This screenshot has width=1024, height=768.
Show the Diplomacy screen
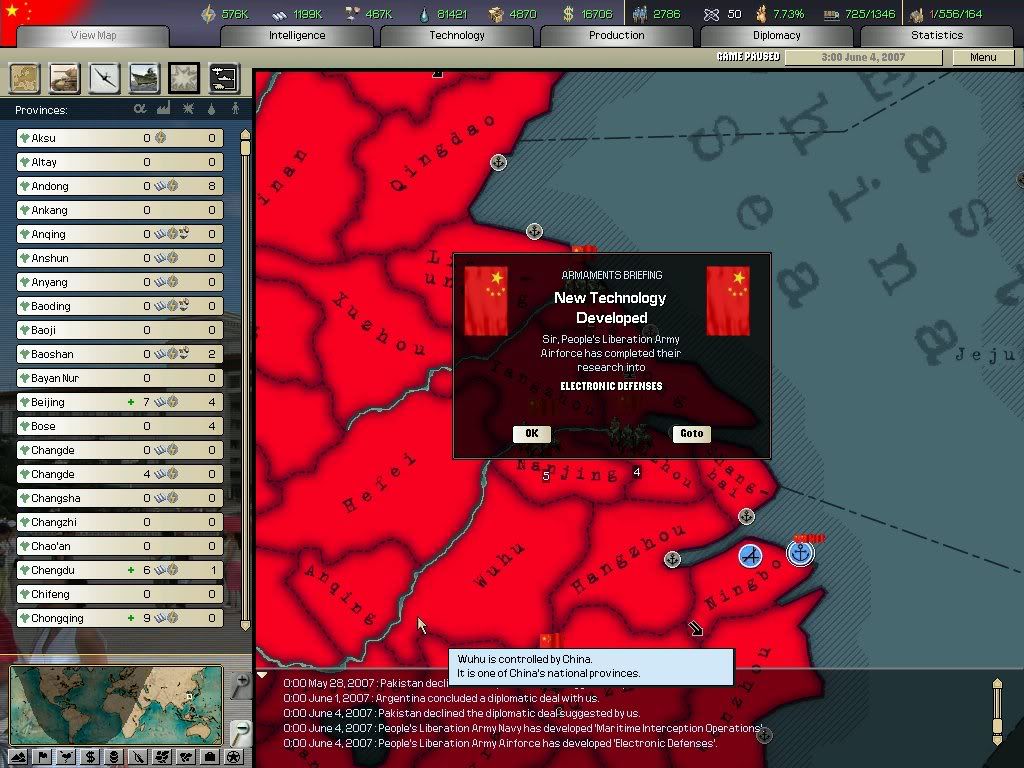pyautogui.click(x=777, y=36)
